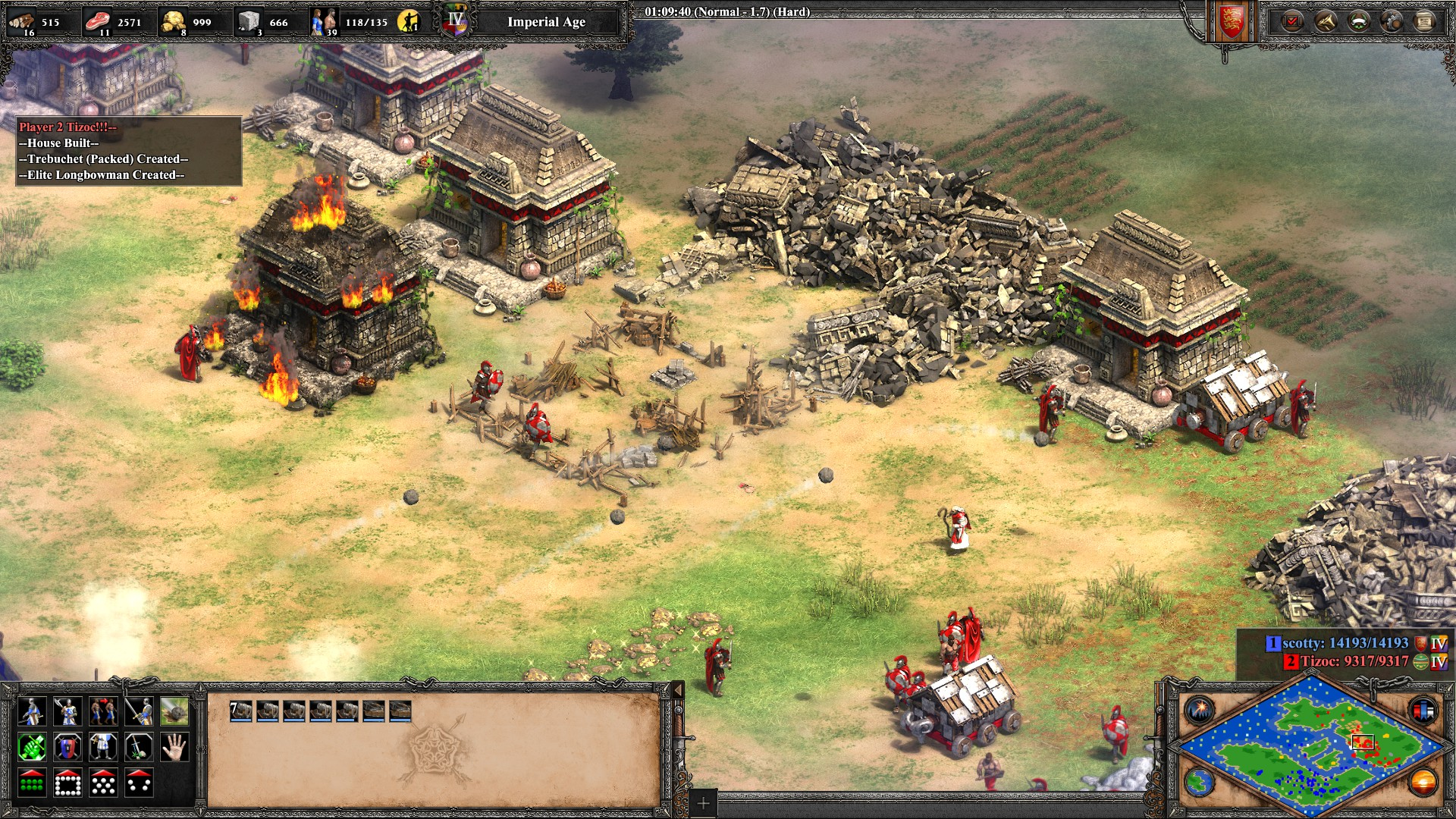Set the Aggressive stance with the green fist

coord(31,748)
